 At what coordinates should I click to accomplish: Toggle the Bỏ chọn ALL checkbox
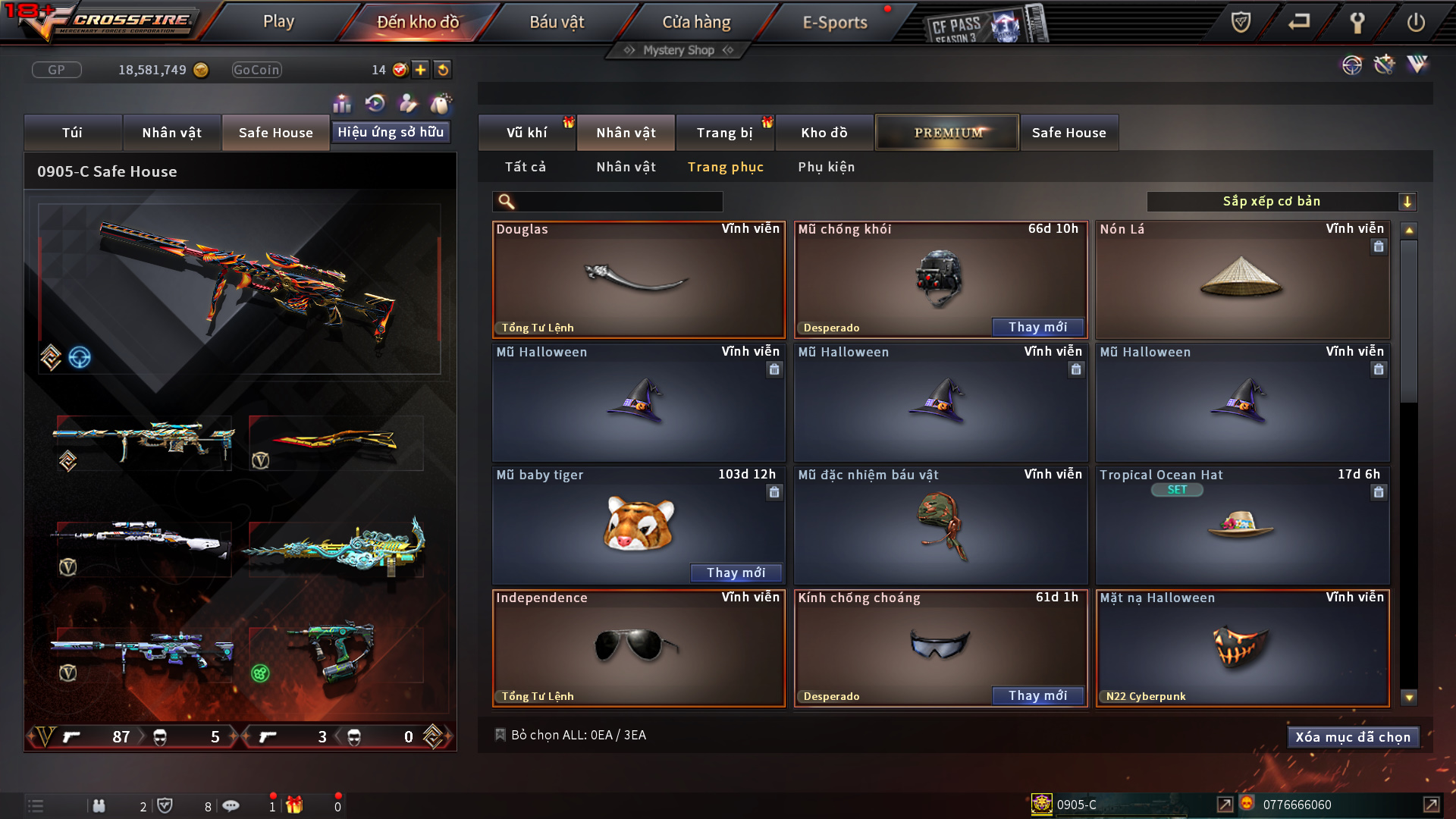(x=500, y=735)
